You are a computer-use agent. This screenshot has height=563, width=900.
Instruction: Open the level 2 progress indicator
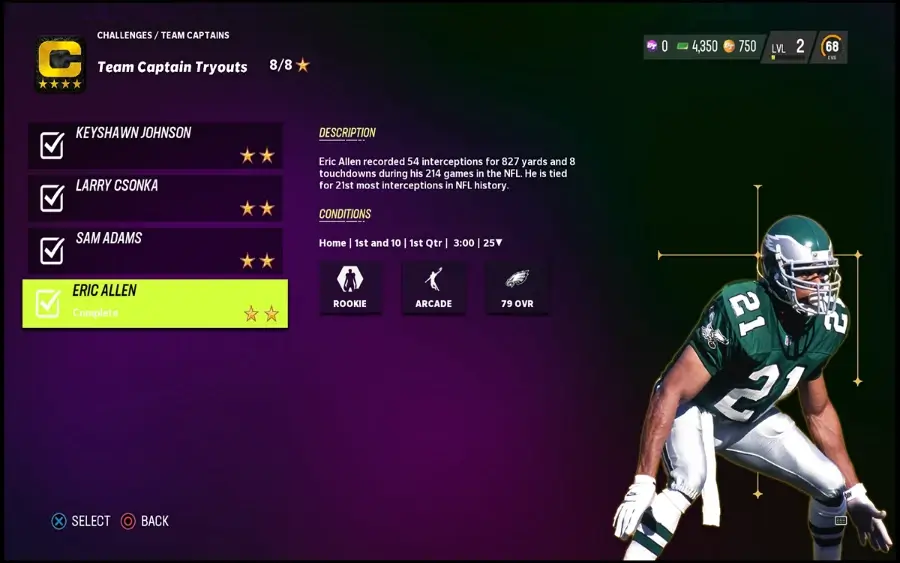(788, 47)
